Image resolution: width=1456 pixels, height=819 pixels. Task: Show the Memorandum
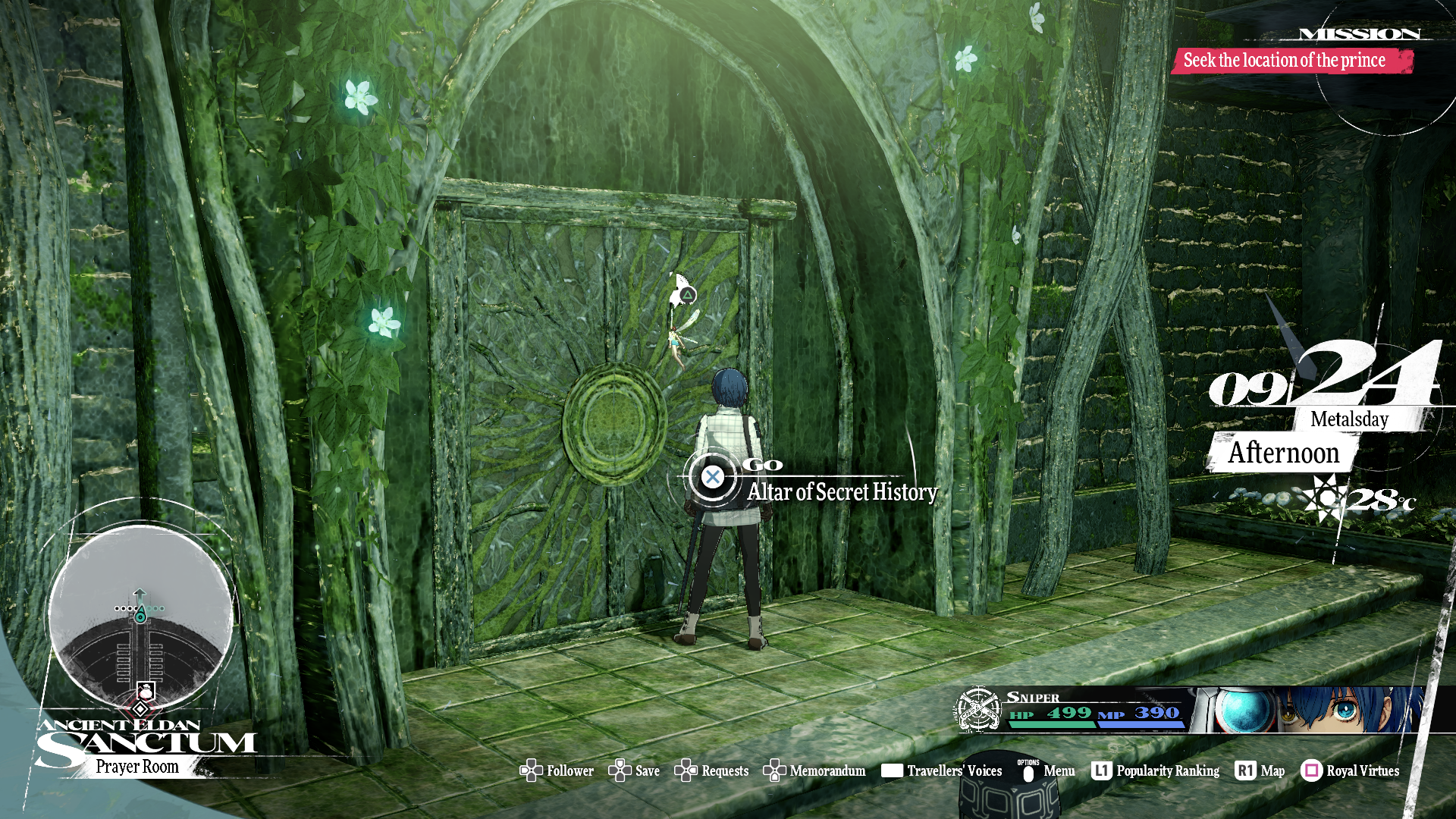click(814, 771)
